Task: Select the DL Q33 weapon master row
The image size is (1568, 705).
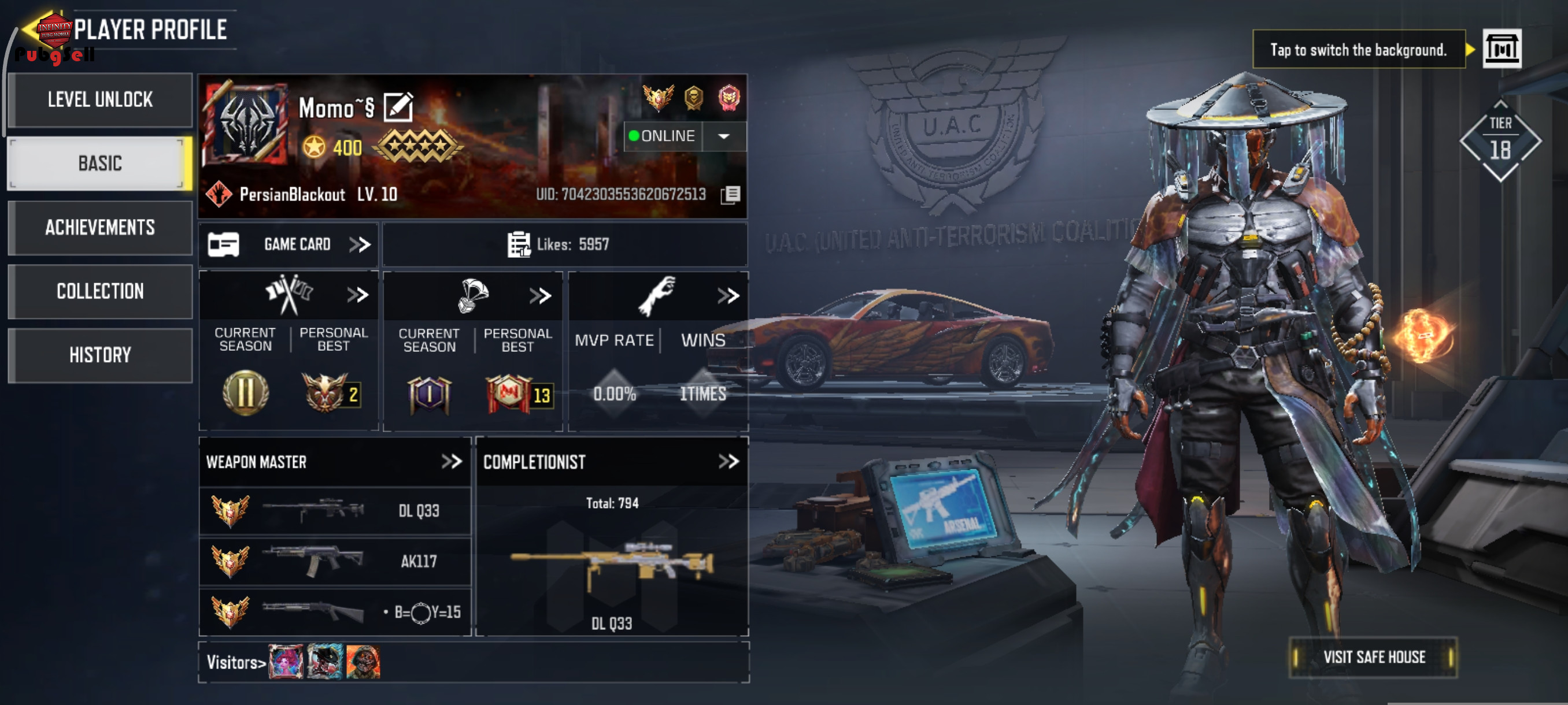Action: (x=335, y=510)
